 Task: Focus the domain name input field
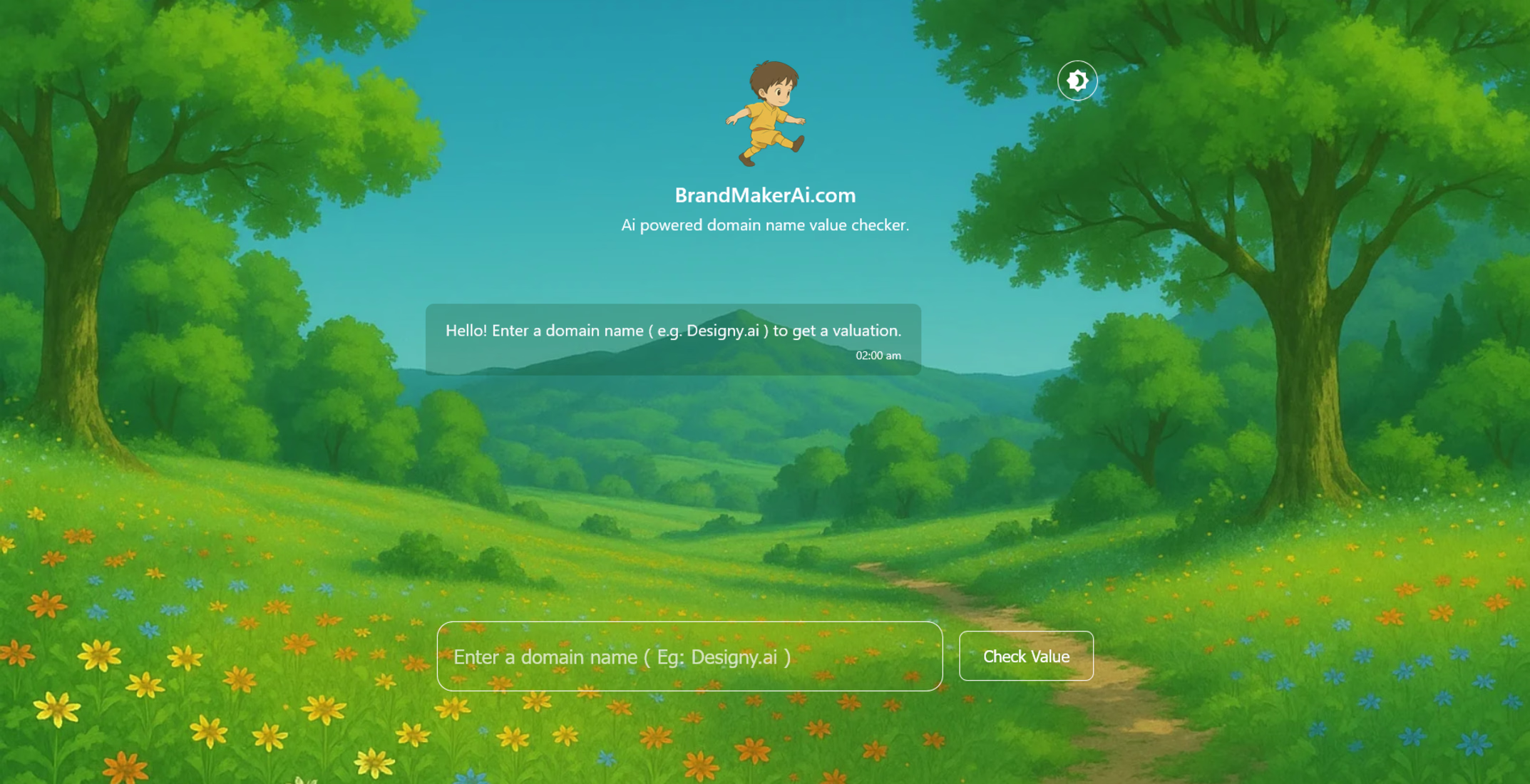coord(689,656)
